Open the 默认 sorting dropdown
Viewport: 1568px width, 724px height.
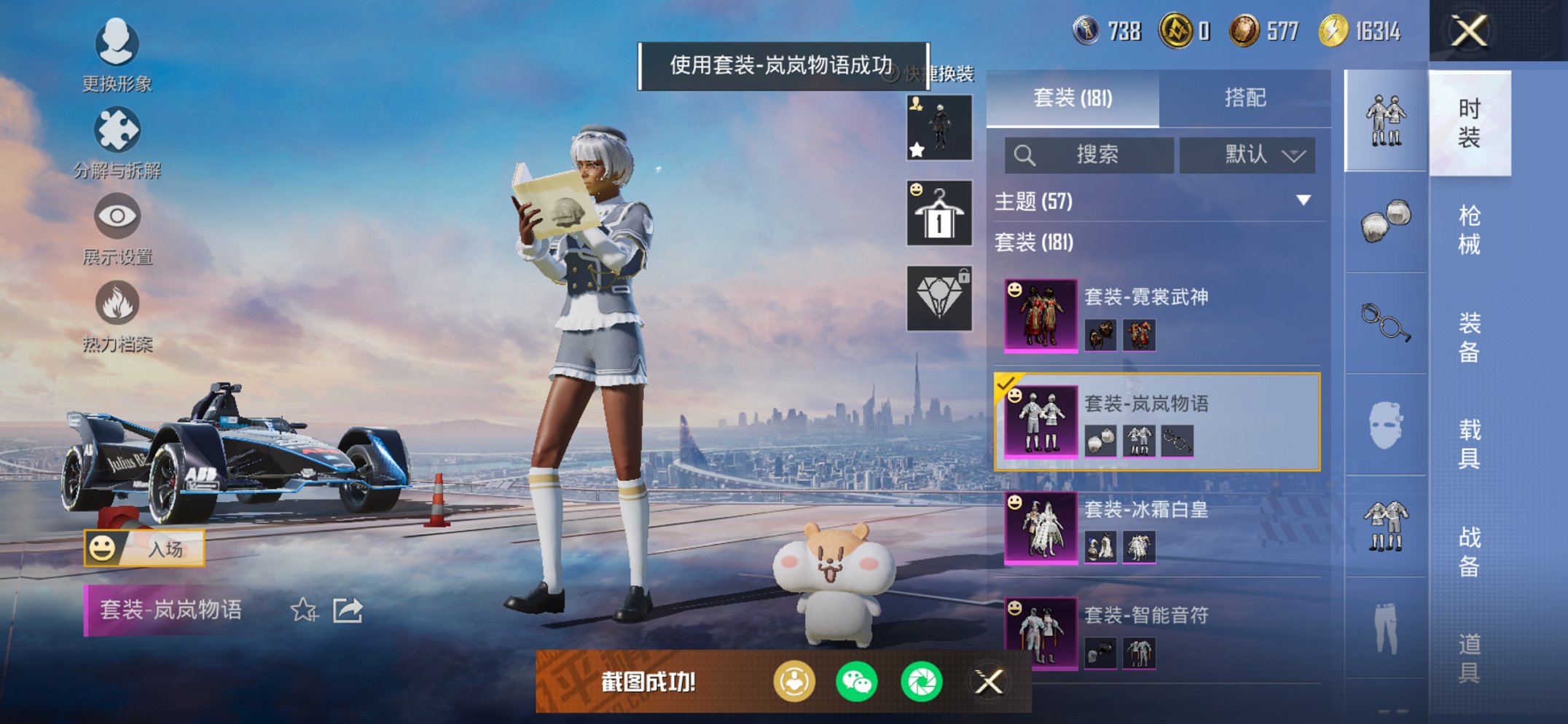click(1247, 155)
